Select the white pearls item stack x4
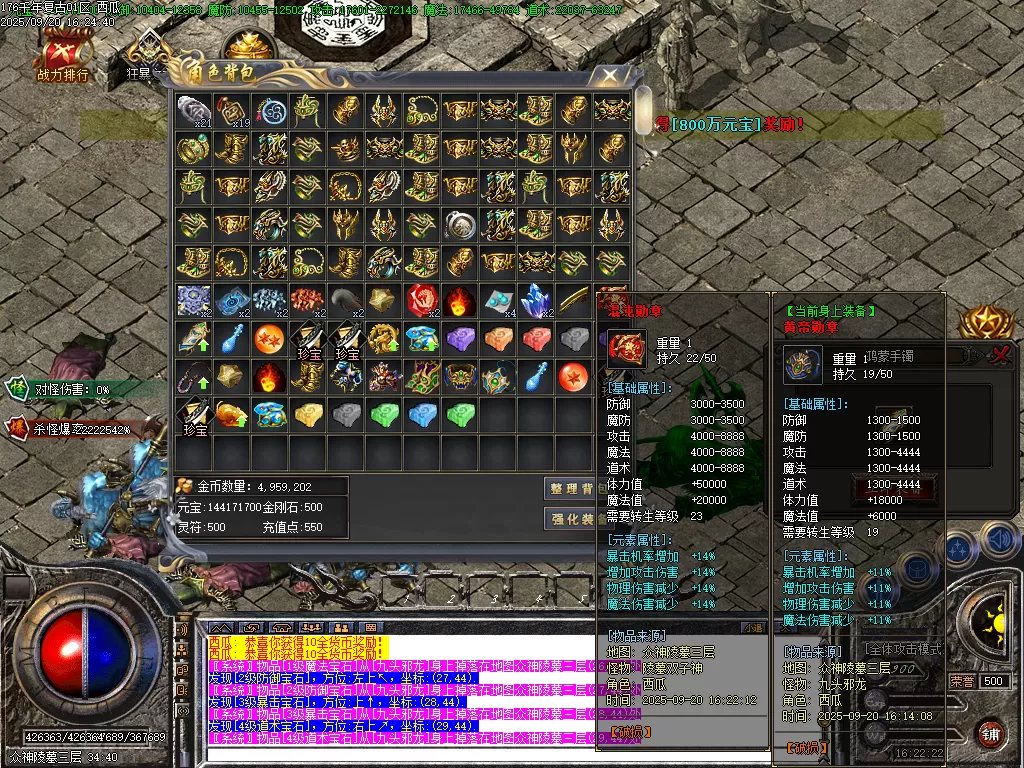The height and width of the screenshot is (768, 1024). pyautogui.click(x=497, y=300)
